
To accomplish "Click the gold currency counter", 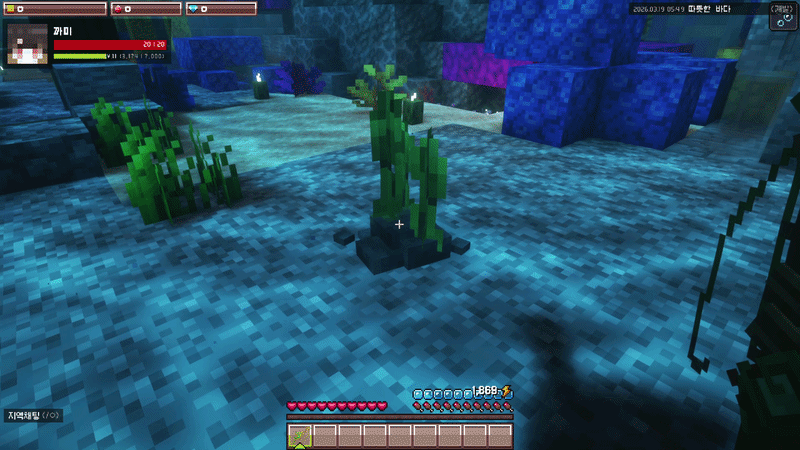I will click(55, 8).
